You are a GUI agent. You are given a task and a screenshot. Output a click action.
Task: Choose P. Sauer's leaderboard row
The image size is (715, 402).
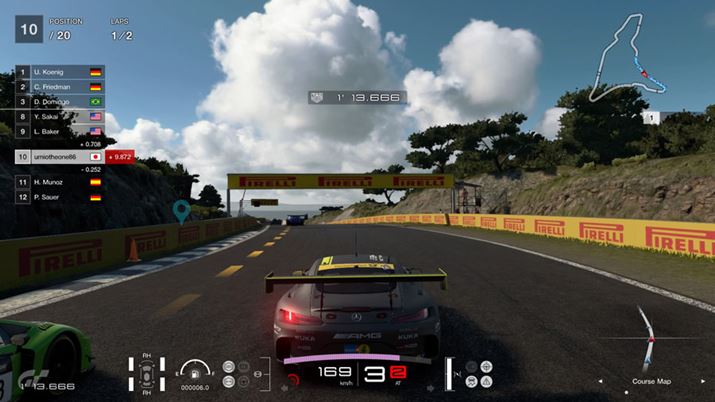click(58, 197)
